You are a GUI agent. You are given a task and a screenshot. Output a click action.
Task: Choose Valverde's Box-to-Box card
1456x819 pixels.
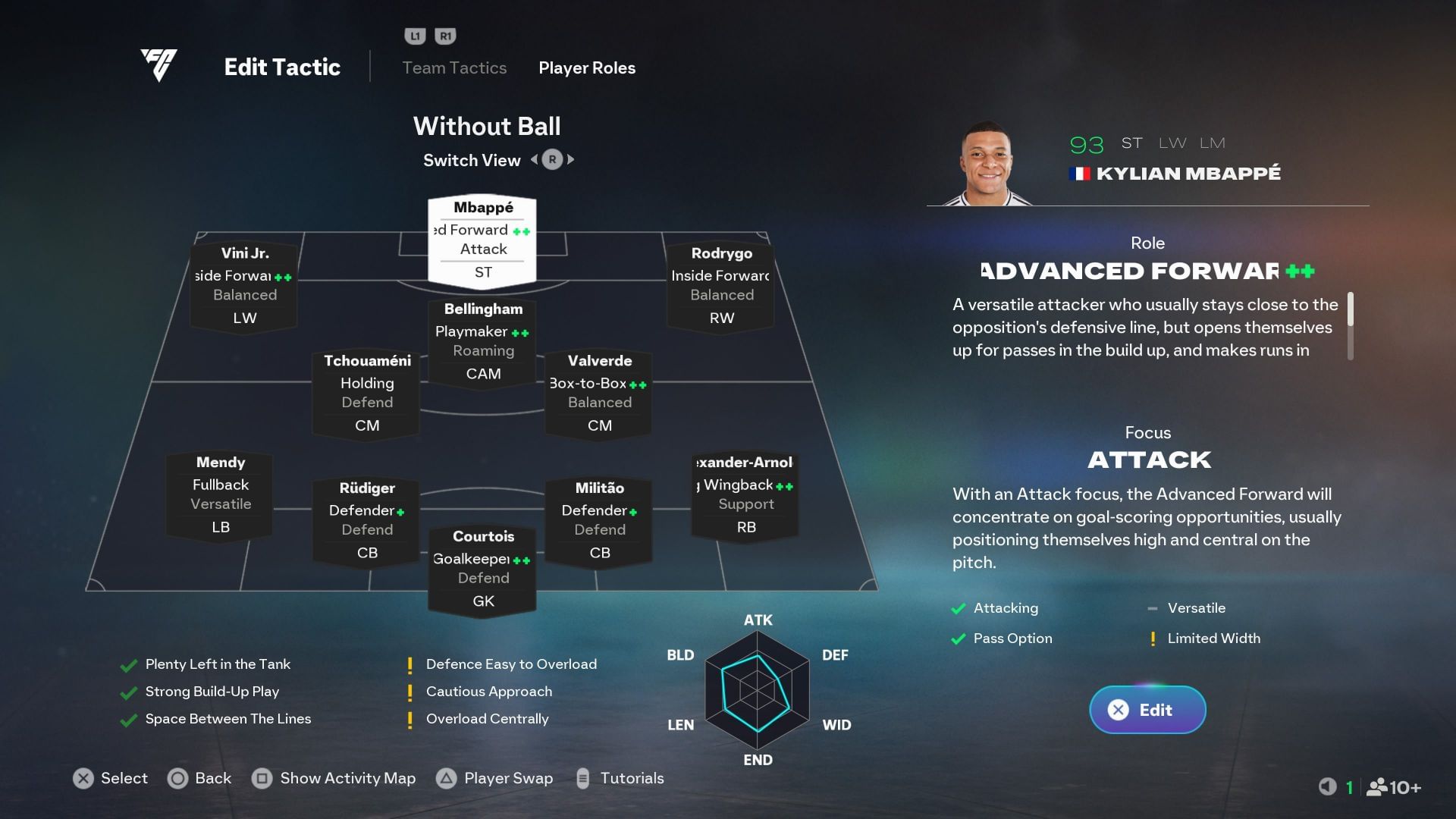tap(599, 393)
